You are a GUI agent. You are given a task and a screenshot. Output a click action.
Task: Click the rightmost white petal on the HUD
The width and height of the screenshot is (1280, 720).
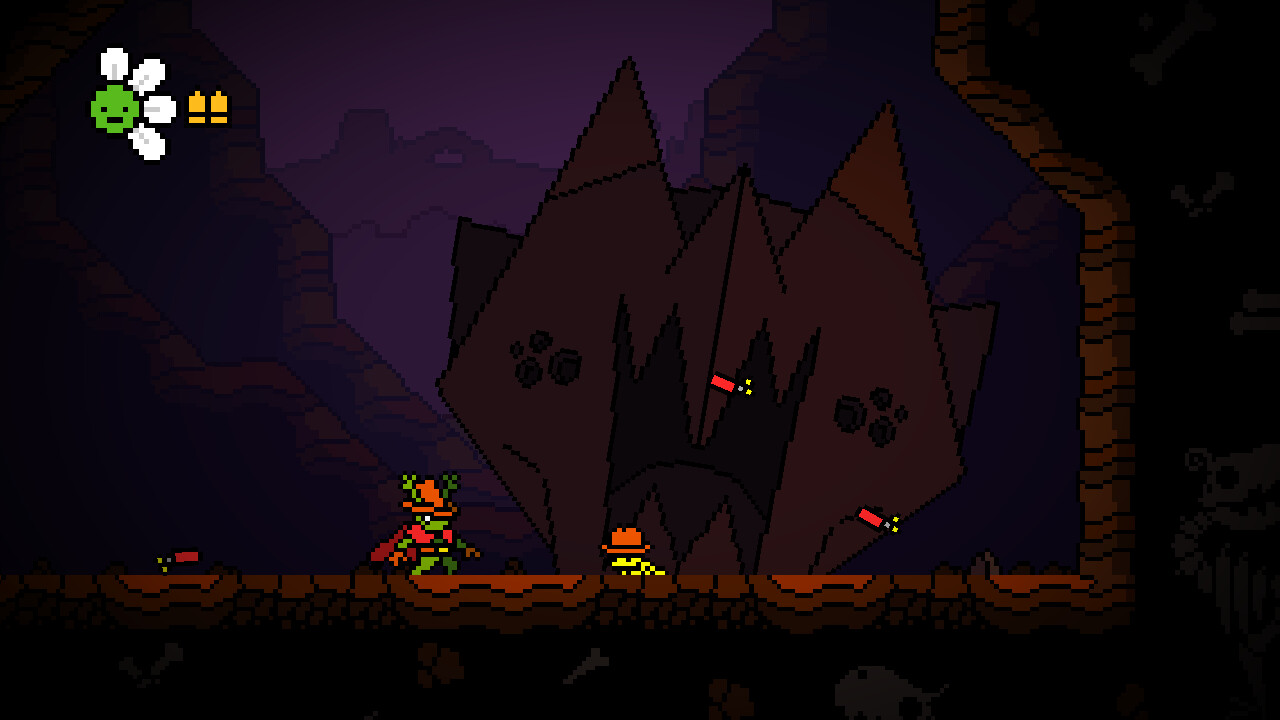coord(158,110)
